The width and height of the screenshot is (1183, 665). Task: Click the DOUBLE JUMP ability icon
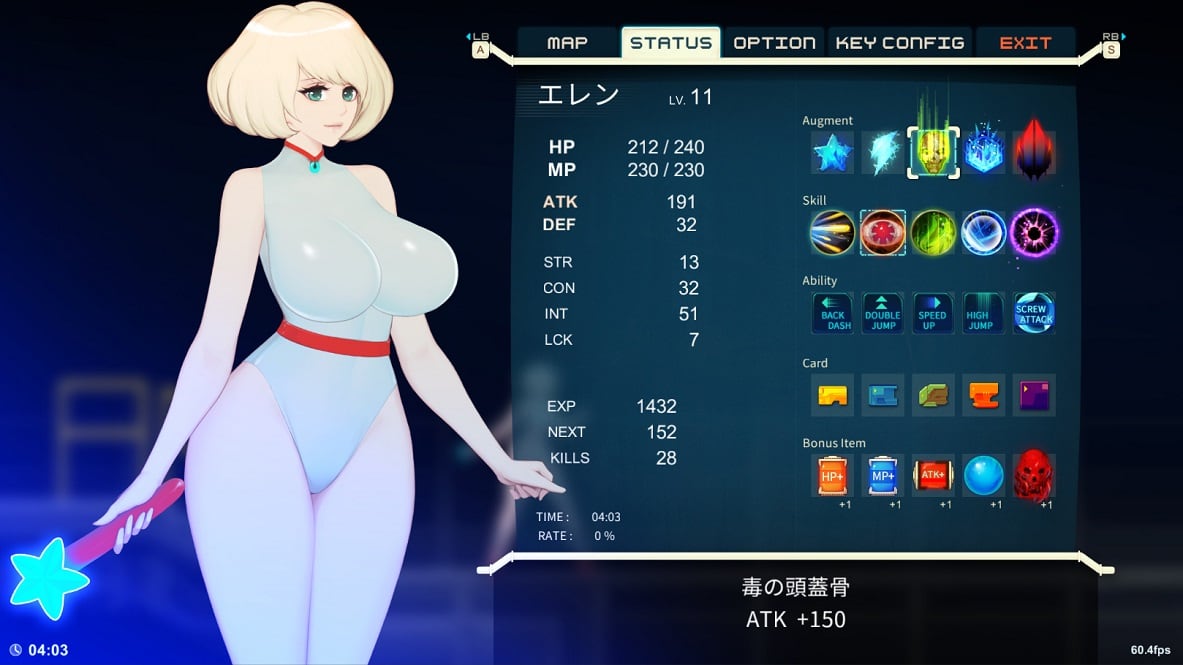tap(882, 313)
